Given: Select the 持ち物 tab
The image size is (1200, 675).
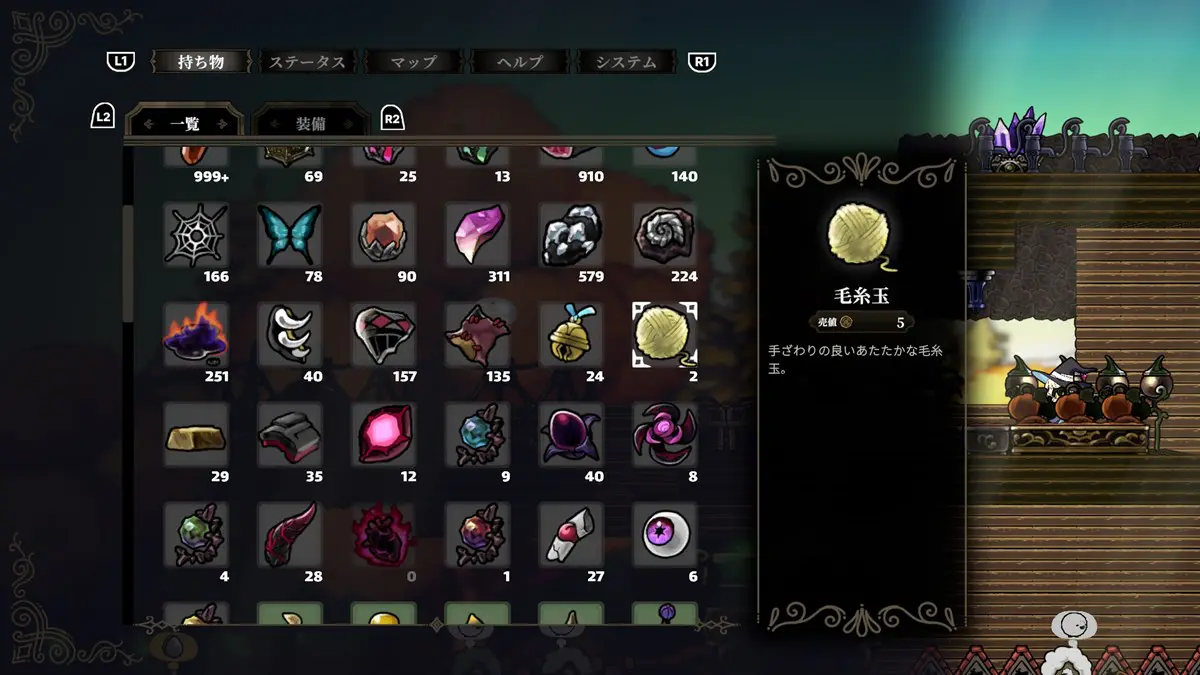Looking at the screenshot, I should (201, 62).
